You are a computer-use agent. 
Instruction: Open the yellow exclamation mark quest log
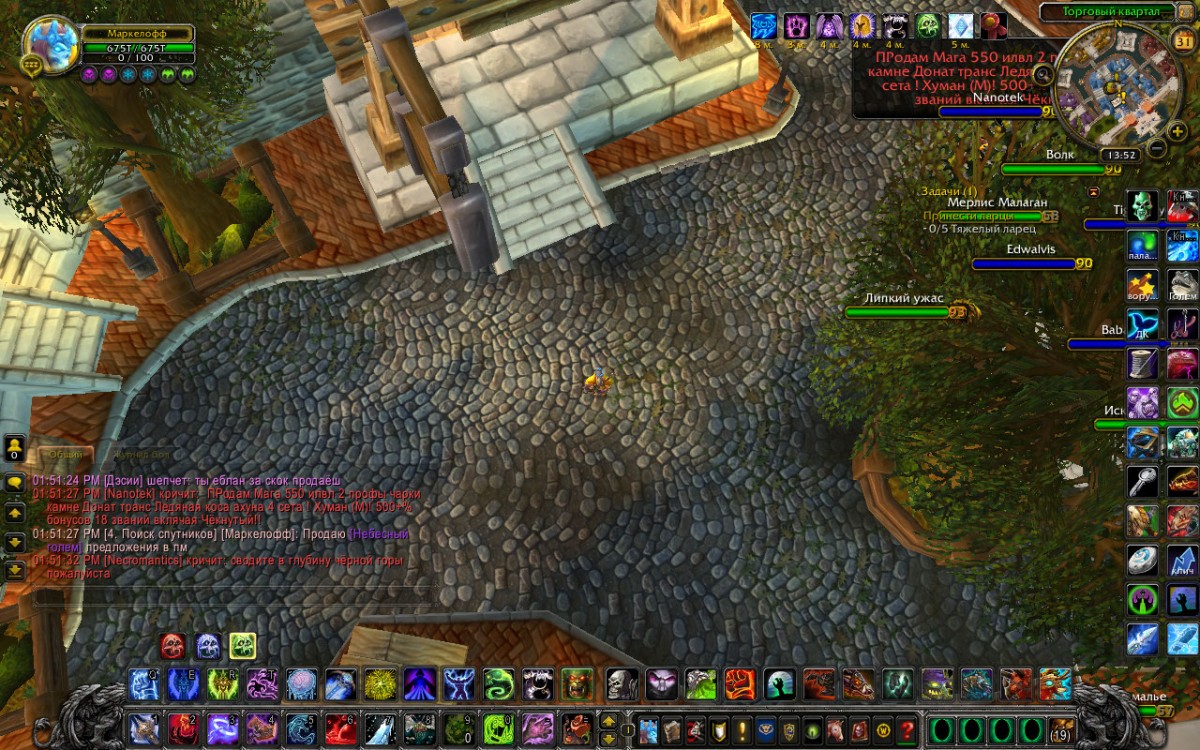[x=741, y=729]
